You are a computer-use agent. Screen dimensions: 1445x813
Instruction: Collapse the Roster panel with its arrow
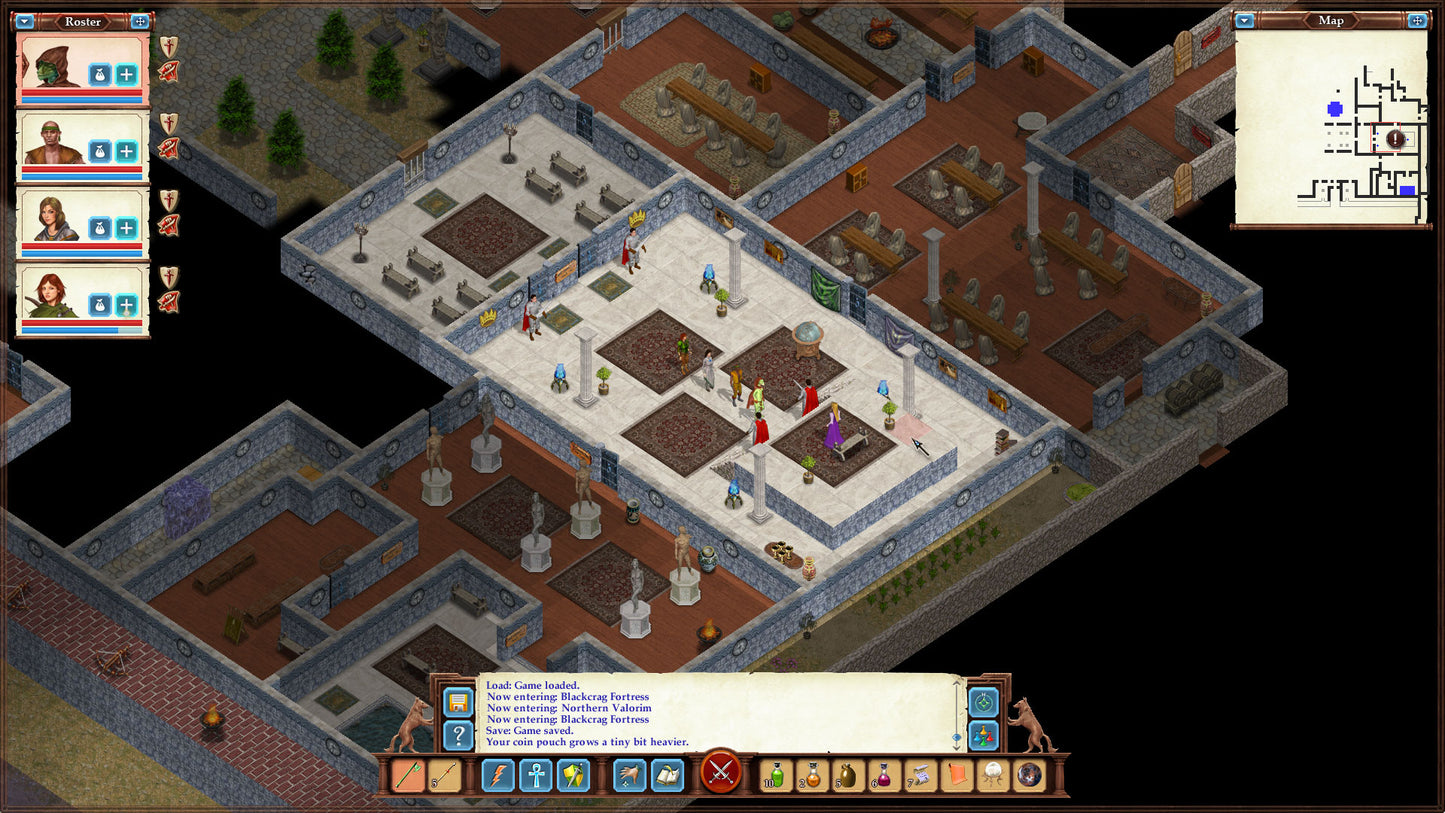[x=25, y=21]
